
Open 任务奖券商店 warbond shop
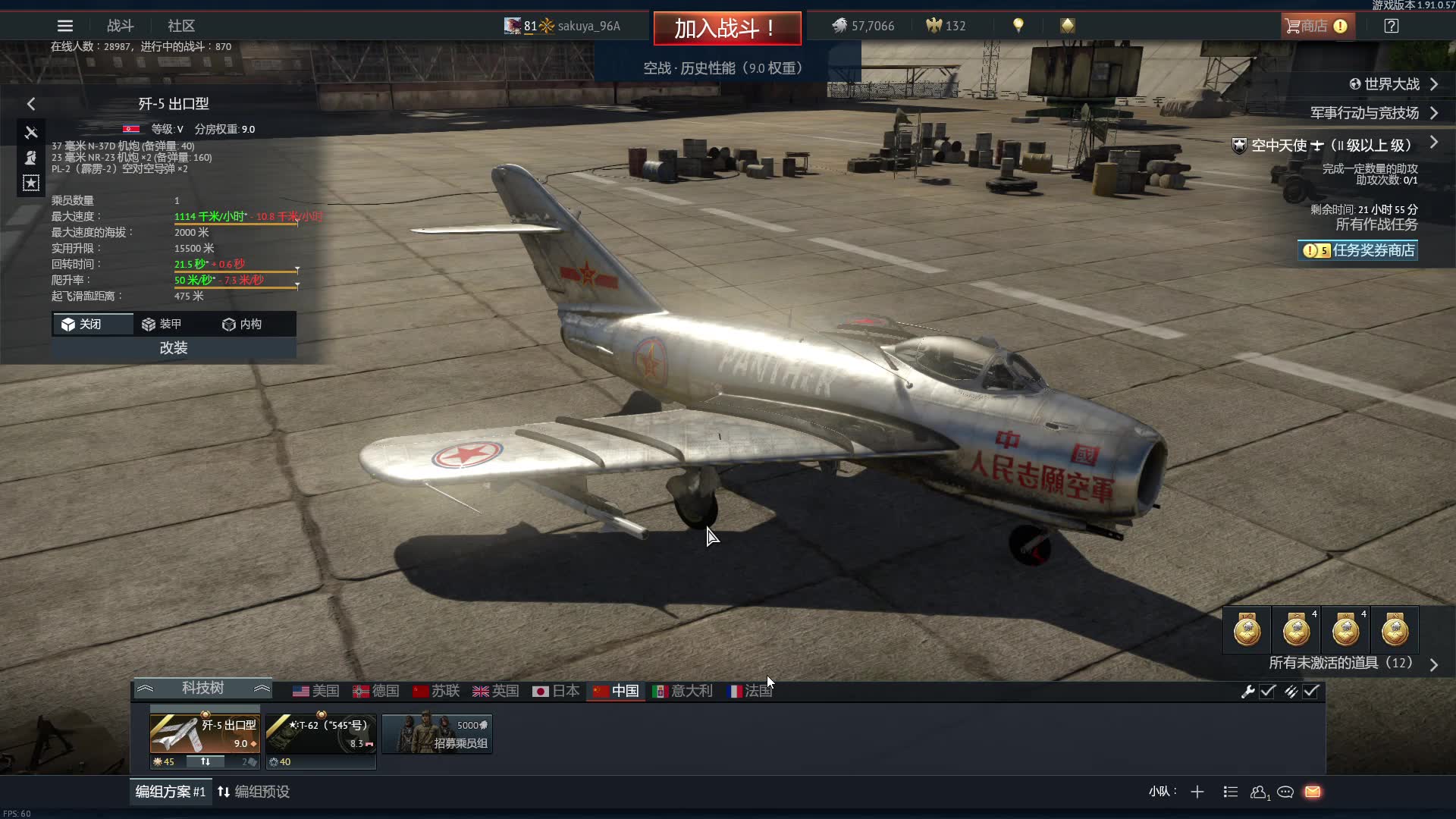(1358, 250)
